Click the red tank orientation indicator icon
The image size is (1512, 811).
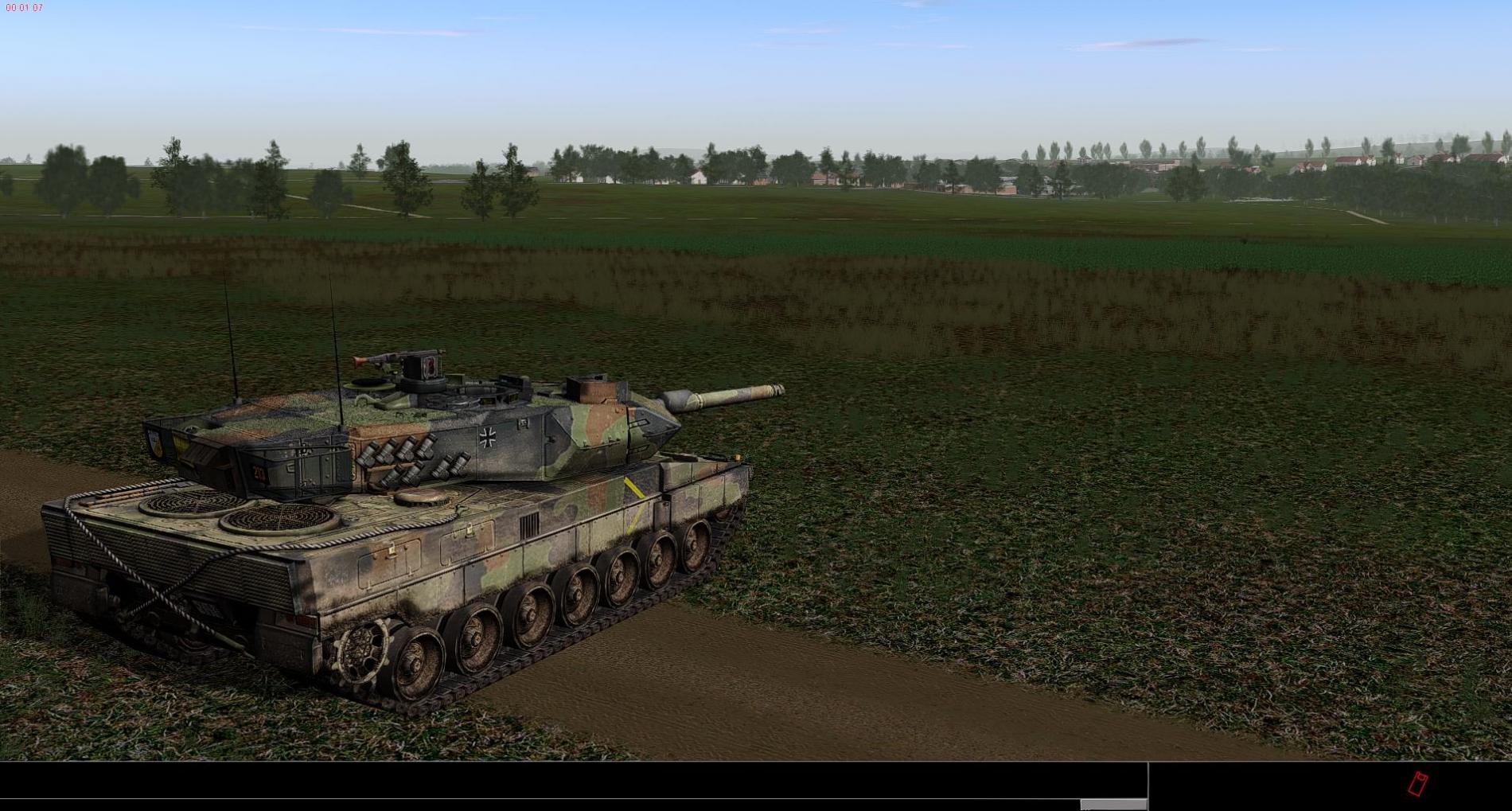point(1417,784)
